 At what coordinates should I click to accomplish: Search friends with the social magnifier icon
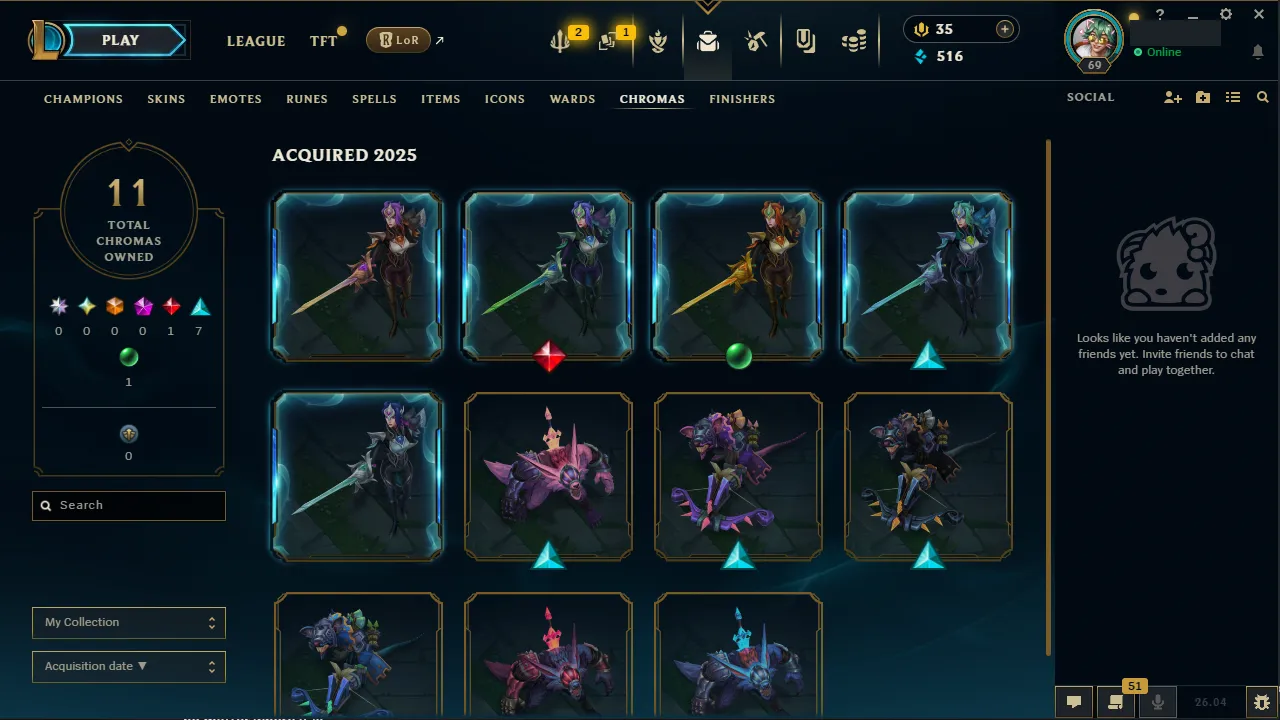[x=1262, y=97]
